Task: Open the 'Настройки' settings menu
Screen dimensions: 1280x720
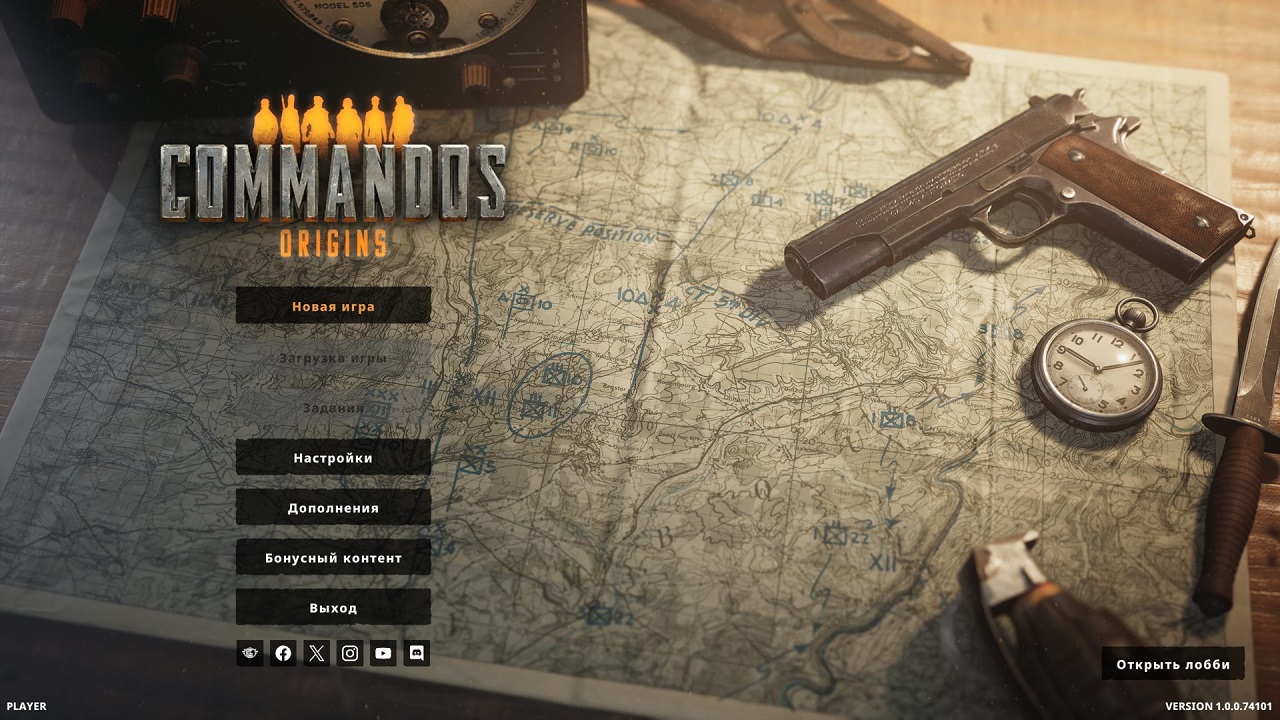Action: pos(331,458)
